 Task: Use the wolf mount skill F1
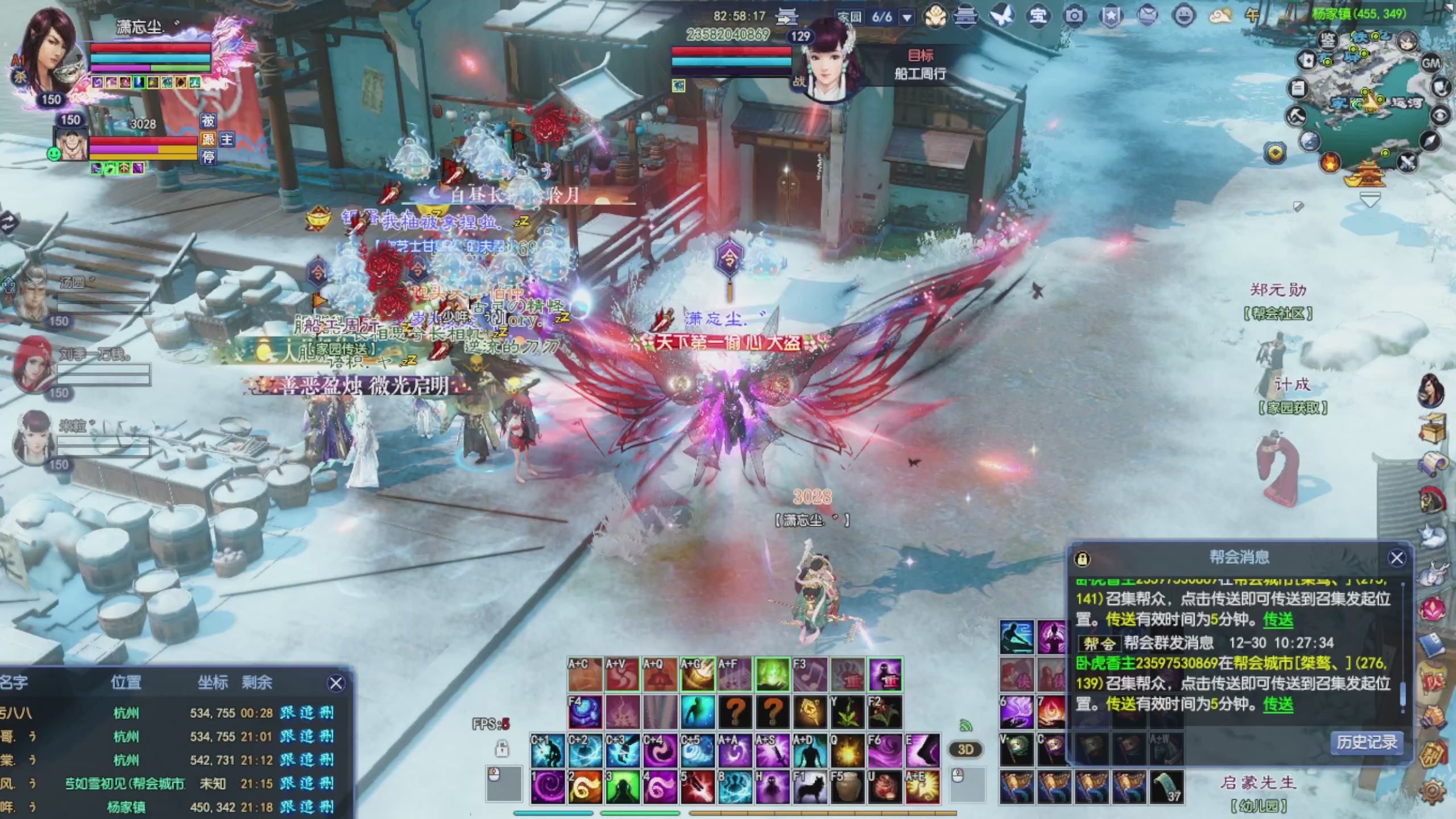click(x=810, y=787)
